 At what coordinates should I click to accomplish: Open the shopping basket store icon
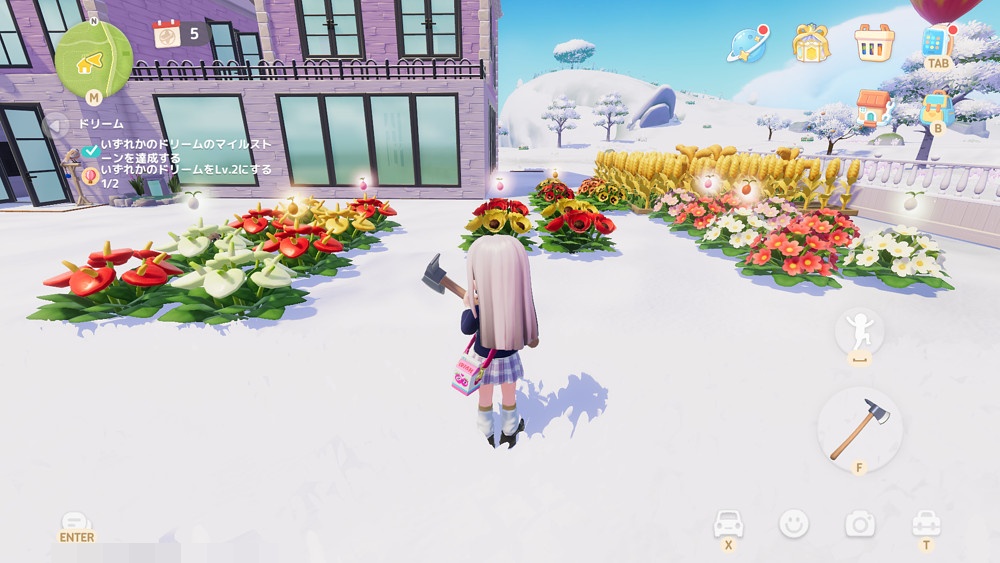[x=874, y=42]
